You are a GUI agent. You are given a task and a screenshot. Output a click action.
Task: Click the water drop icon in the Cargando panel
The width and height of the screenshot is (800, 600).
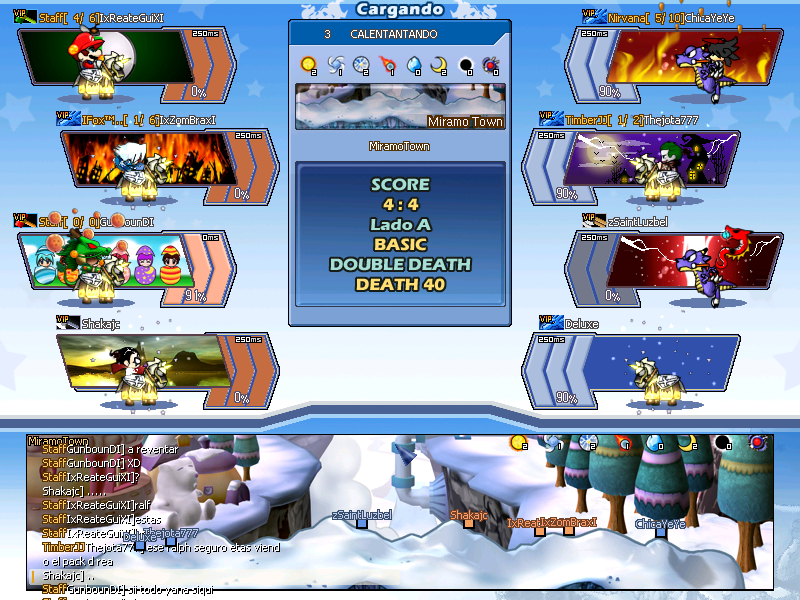[413, 65]
